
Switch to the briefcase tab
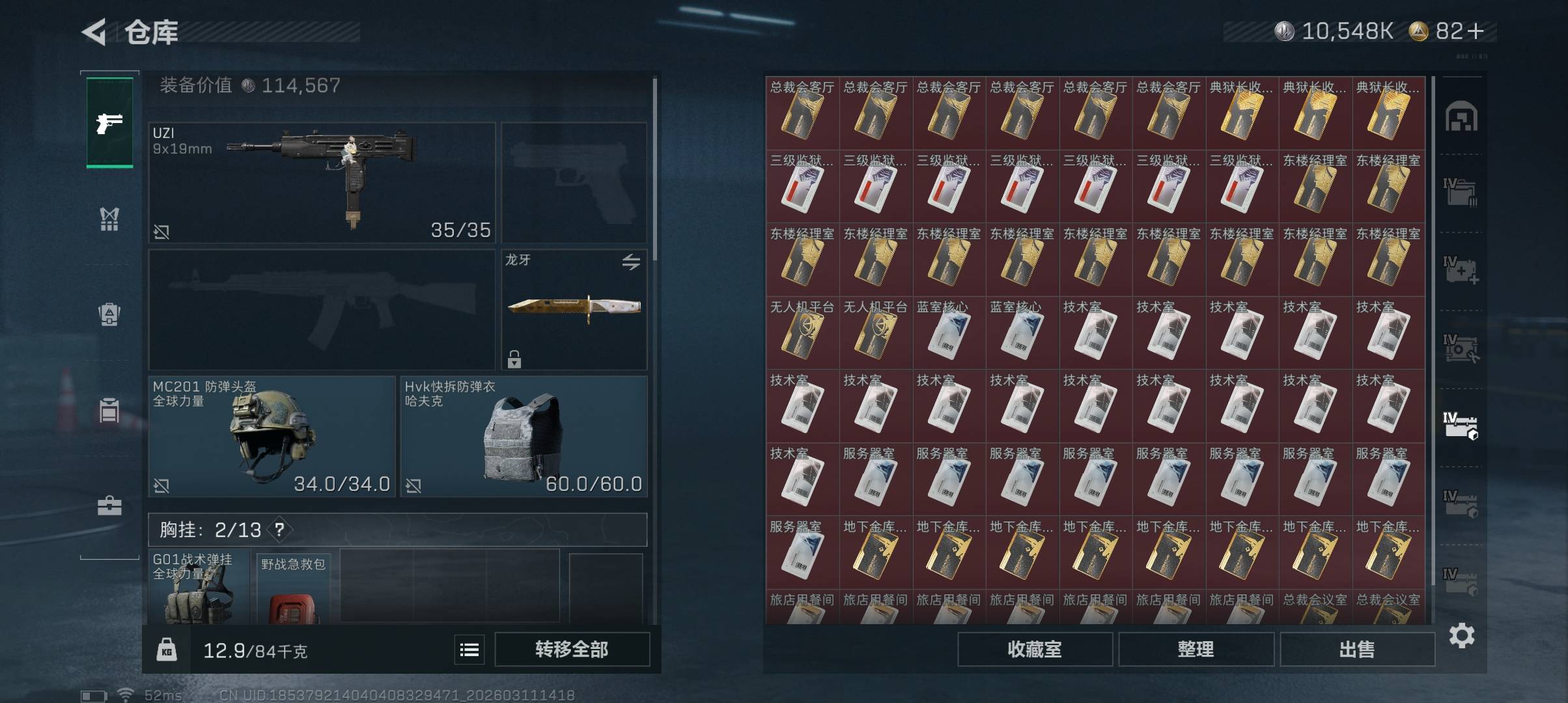point(109,506)
